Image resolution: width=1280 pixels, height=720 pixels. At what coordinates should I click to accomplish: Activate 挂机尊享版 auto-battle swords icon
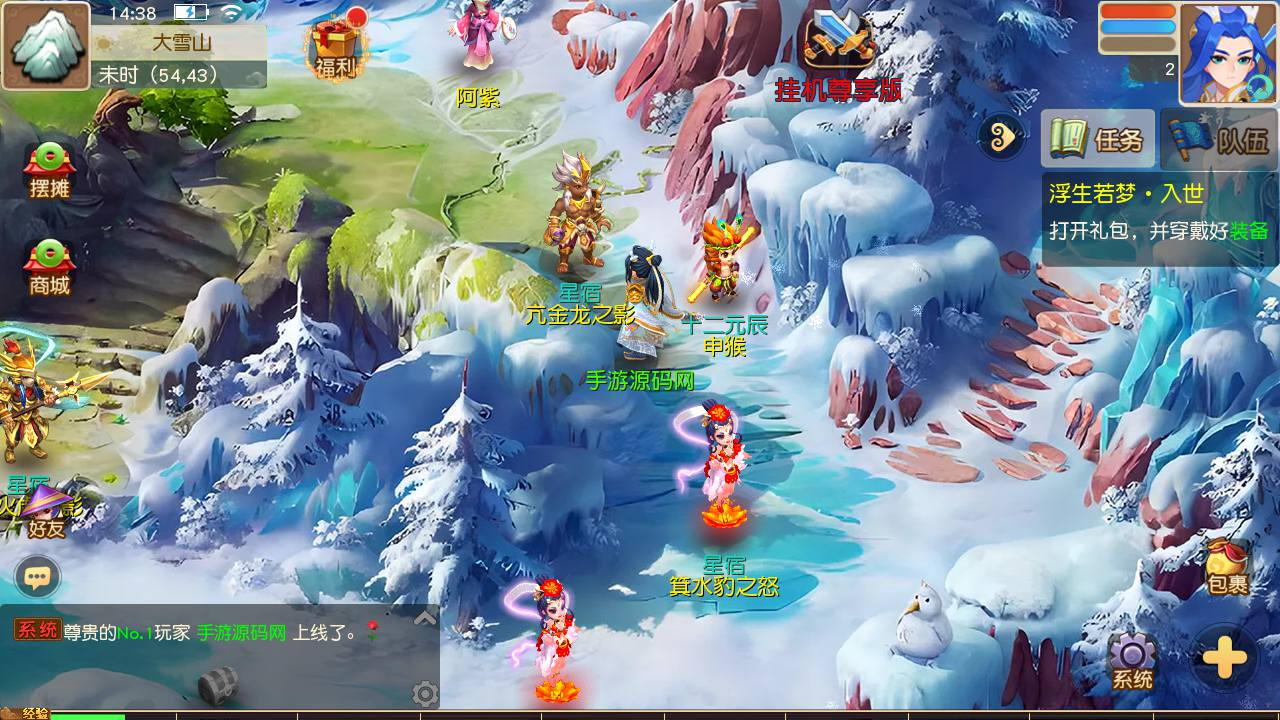[x=839, y=48]
